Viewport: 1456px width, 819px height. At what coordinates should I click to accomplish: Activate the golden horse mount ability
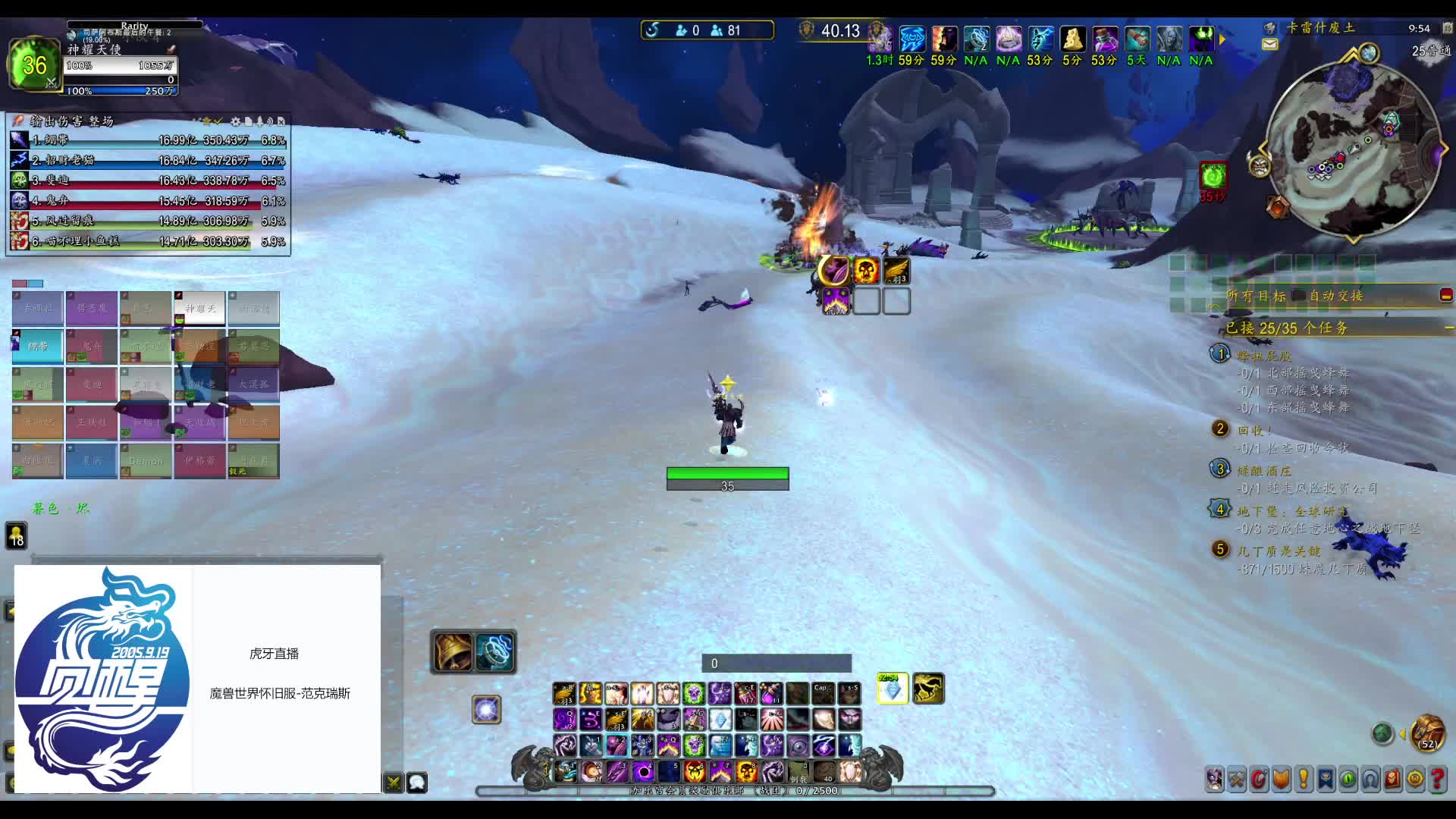(x=927, y=689)
